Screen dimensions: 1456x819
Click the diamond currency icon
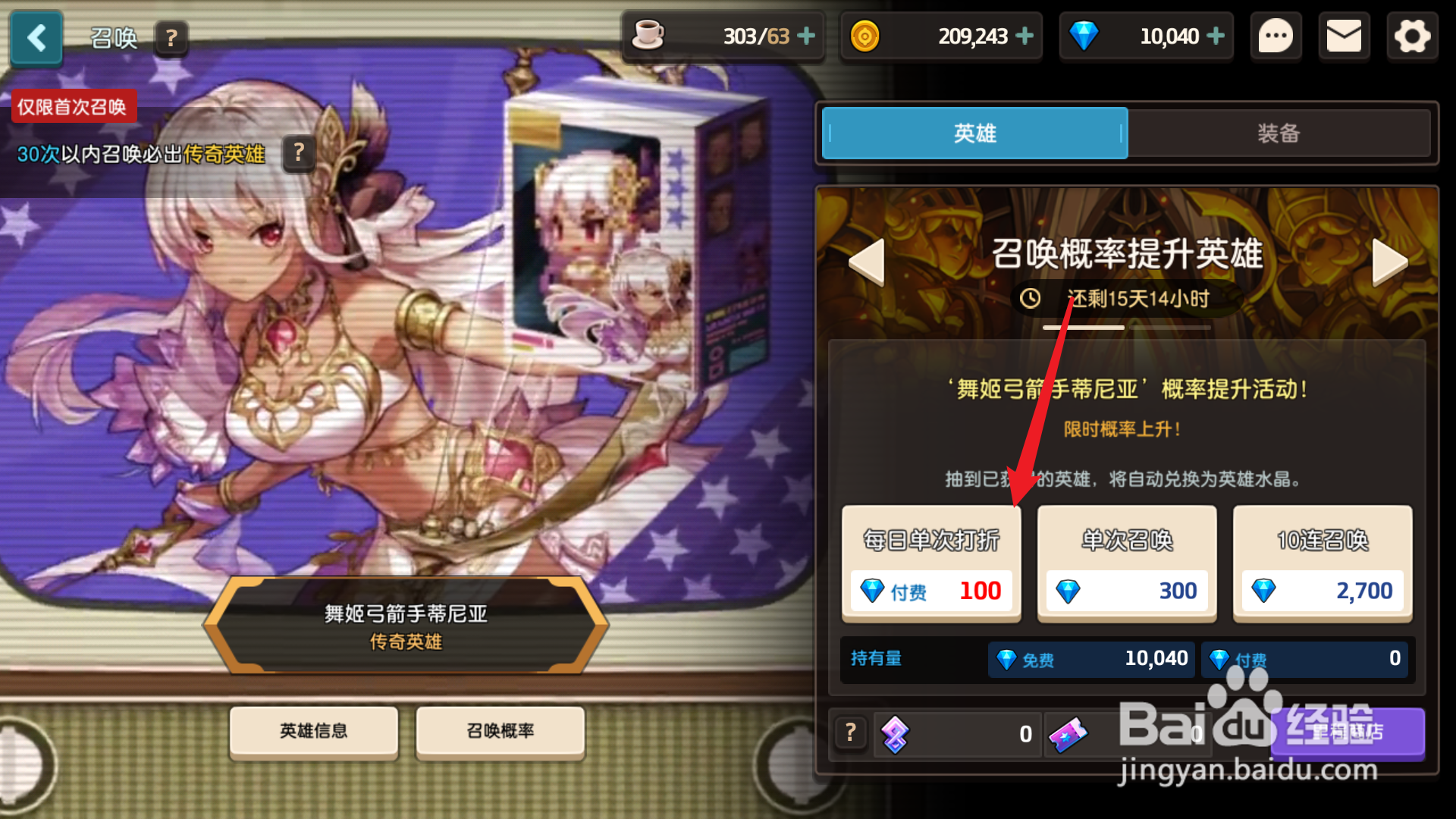1084,36
